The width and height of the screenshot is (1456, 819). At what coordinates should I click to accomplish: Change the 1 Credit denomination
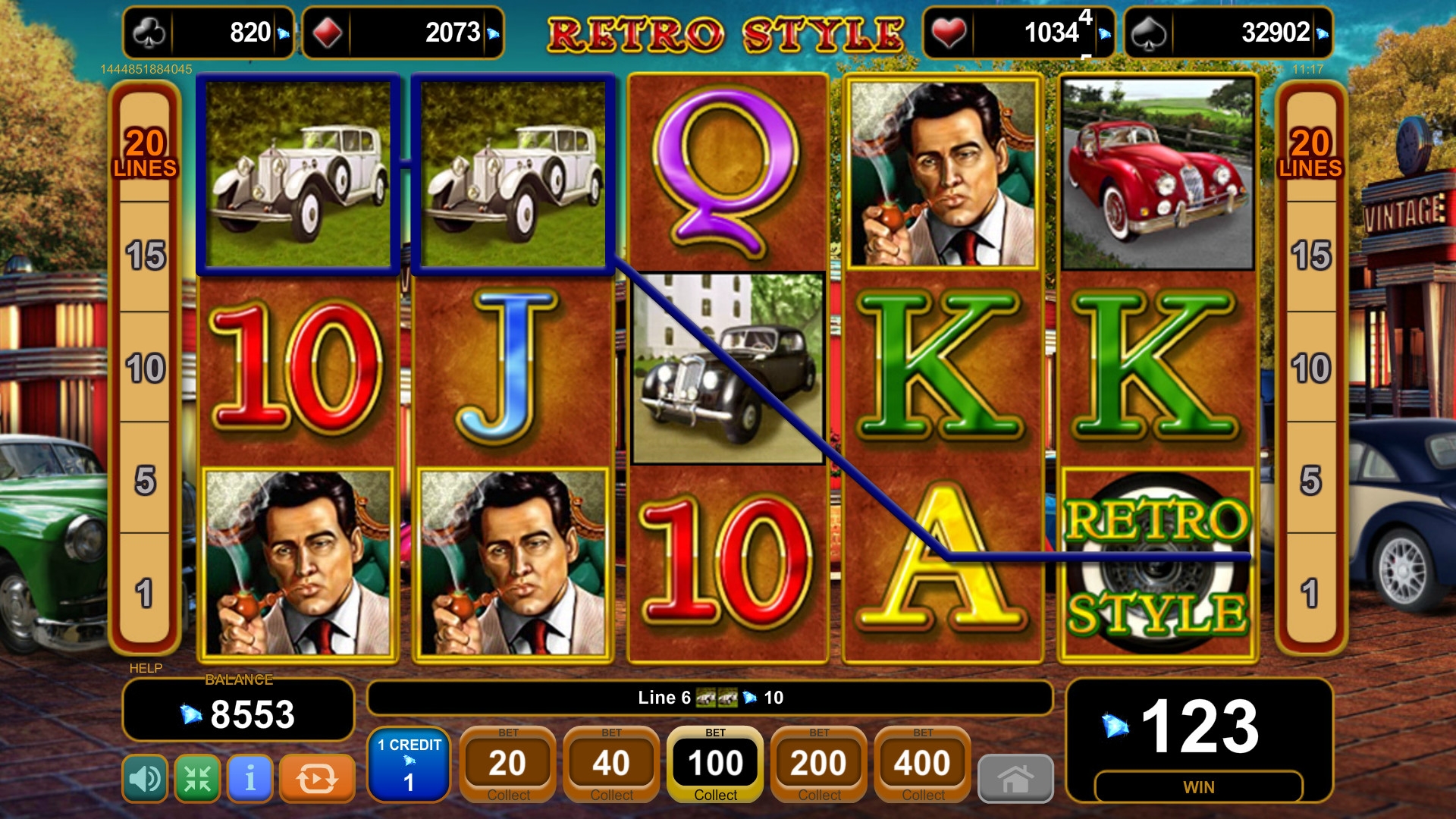(409, 764)
